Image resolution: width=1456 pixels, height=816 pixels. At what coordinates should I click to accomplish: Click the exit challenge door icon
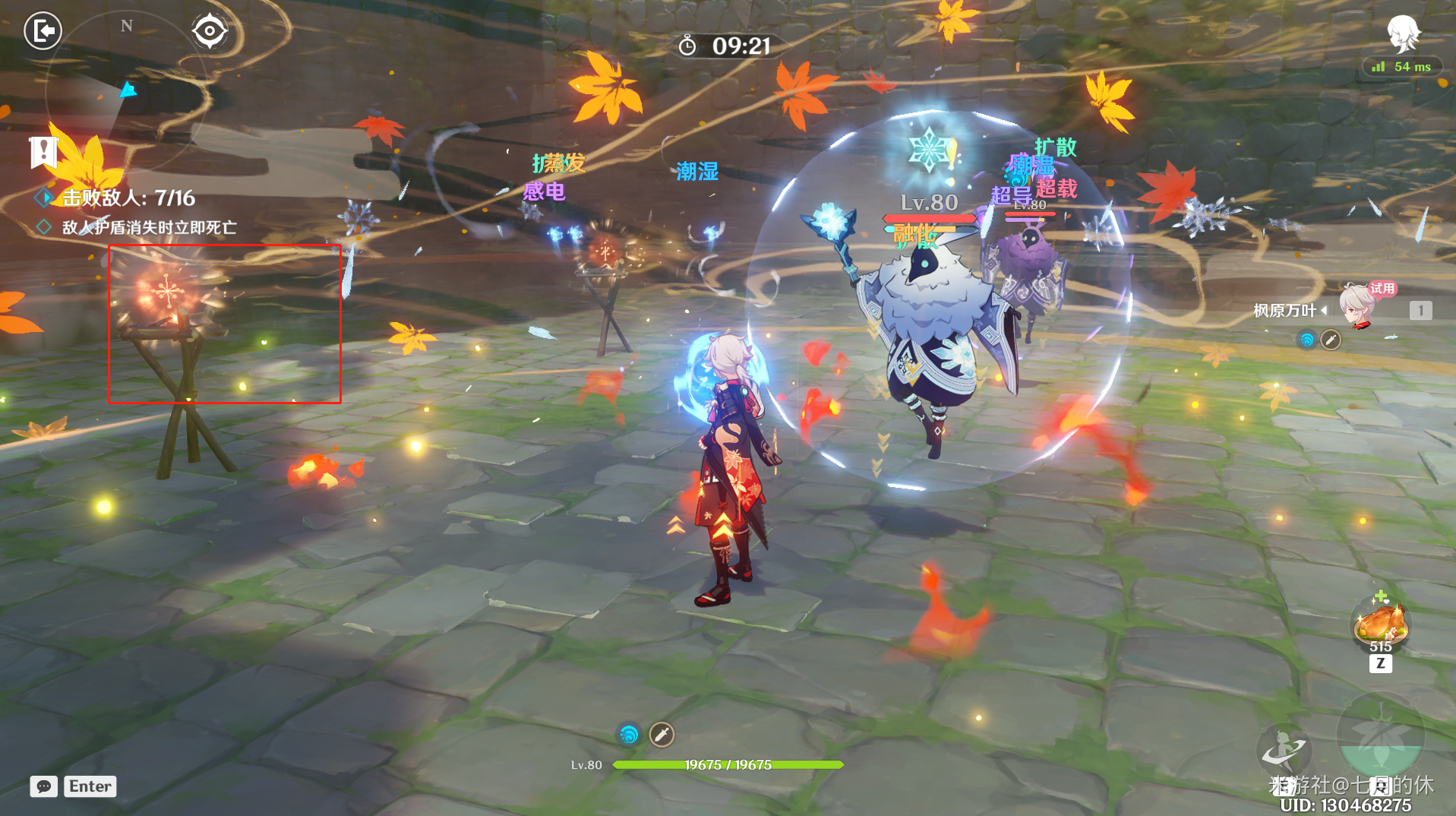43,31
